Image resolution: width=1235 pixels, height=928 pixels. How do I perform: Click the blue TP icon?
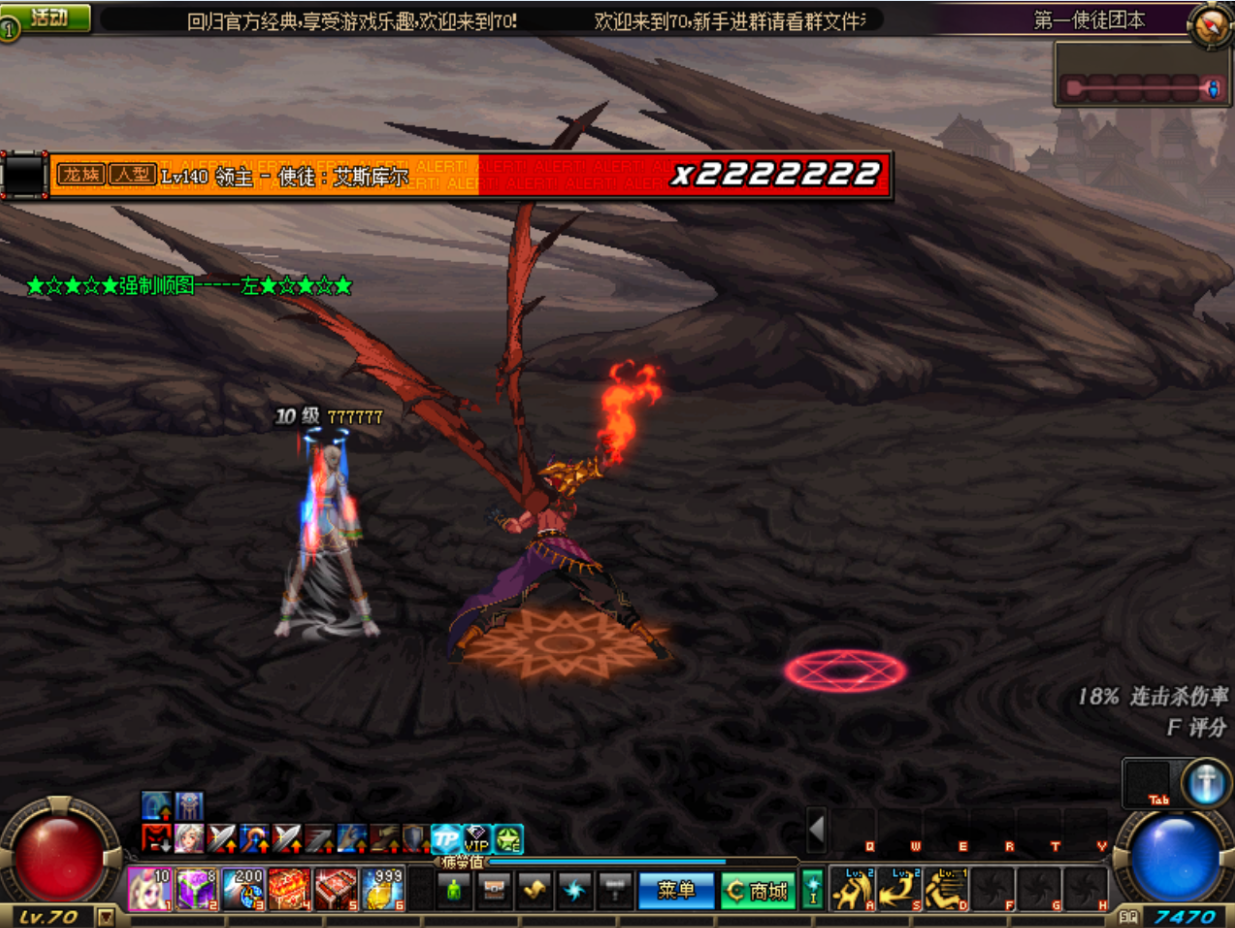pos(446,839)
